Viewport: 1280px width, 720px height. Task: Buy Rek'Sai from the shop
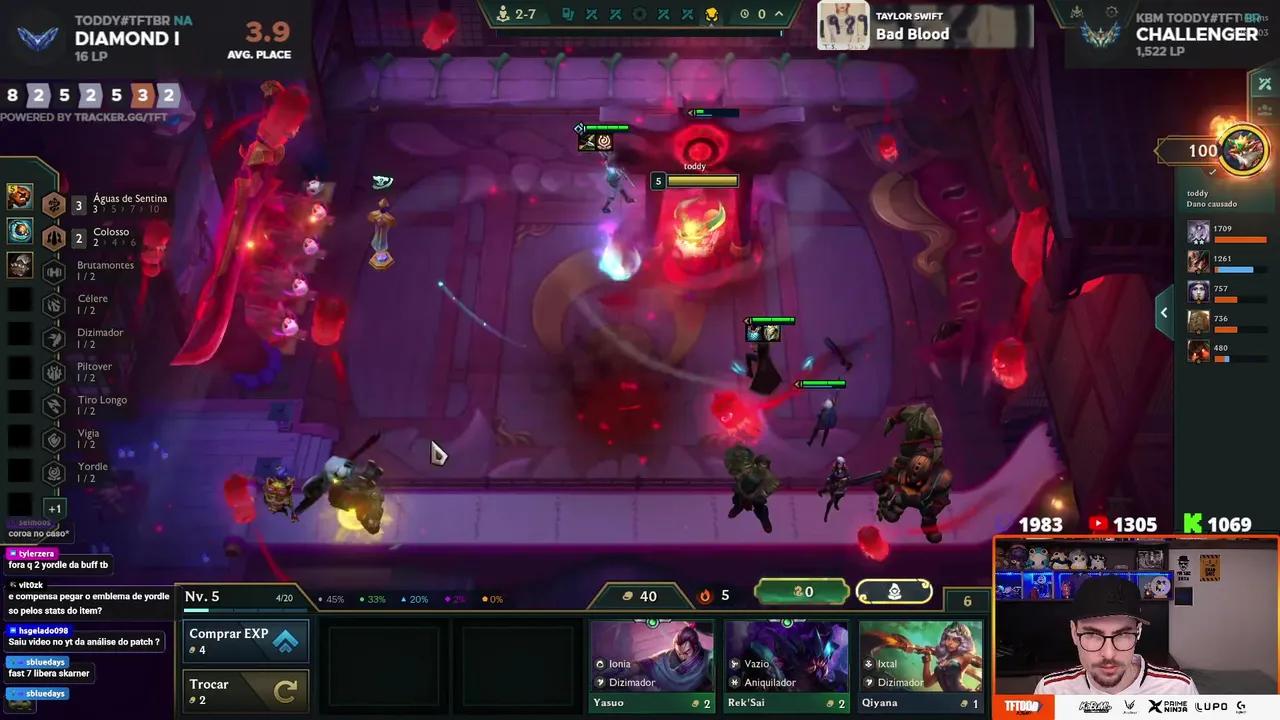point(787,660)
